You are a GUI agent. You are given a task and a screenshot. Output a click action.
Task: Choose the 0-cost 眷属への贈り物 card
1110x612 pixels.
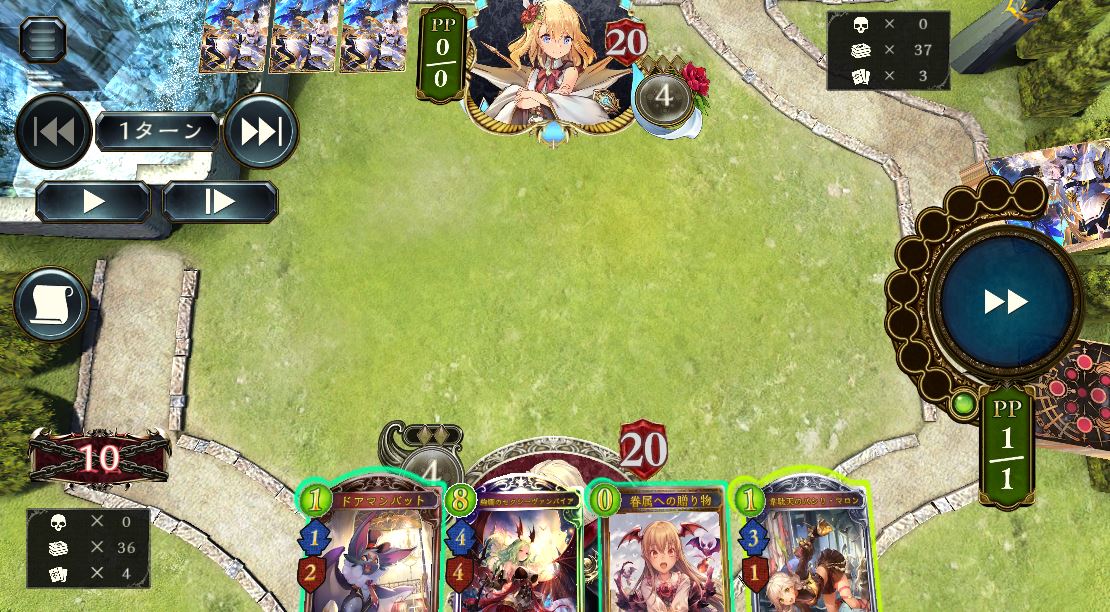[x=660, y=550]
